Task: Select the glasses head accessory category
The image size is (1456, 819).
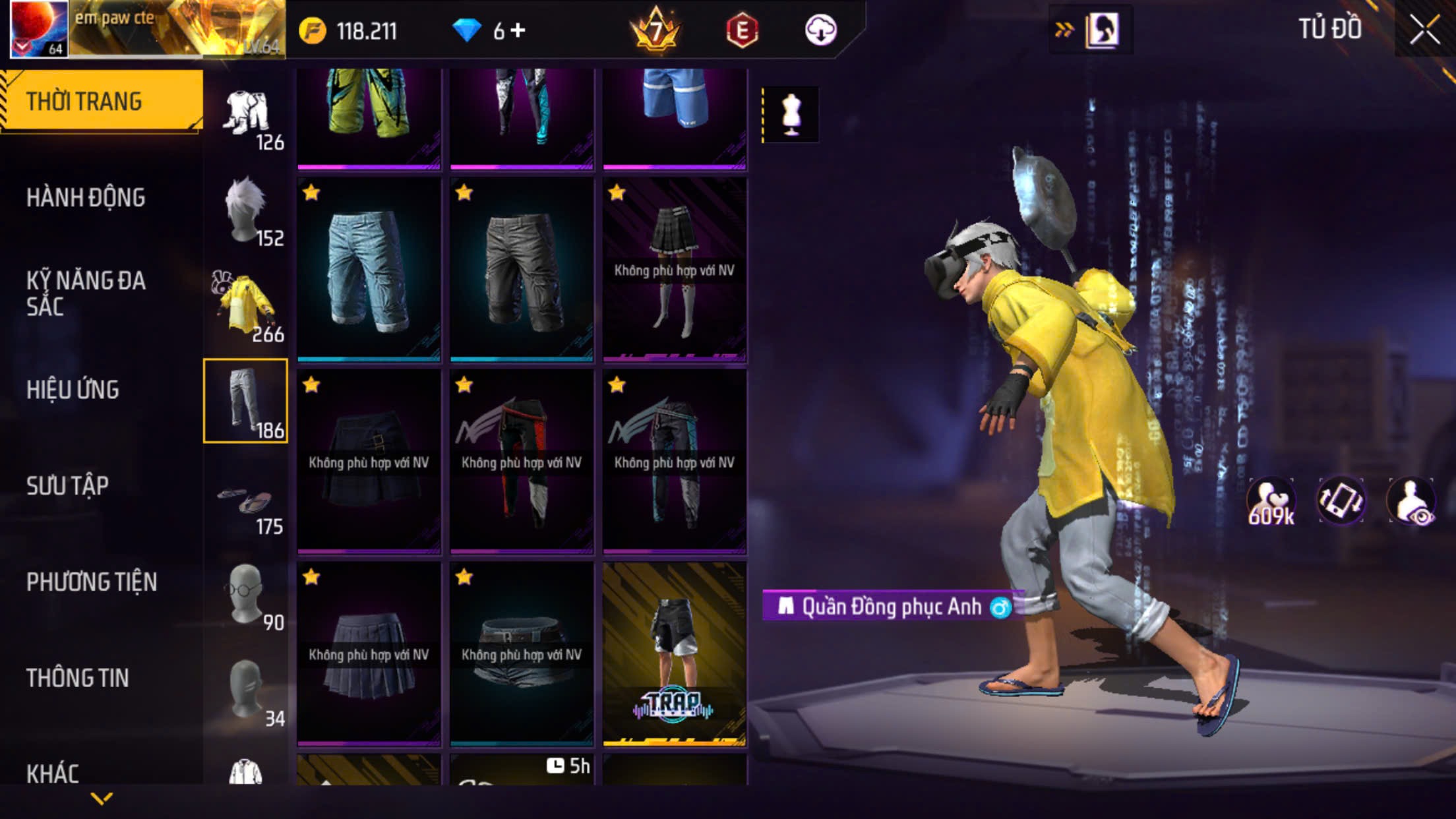Action: pos(246,595)
